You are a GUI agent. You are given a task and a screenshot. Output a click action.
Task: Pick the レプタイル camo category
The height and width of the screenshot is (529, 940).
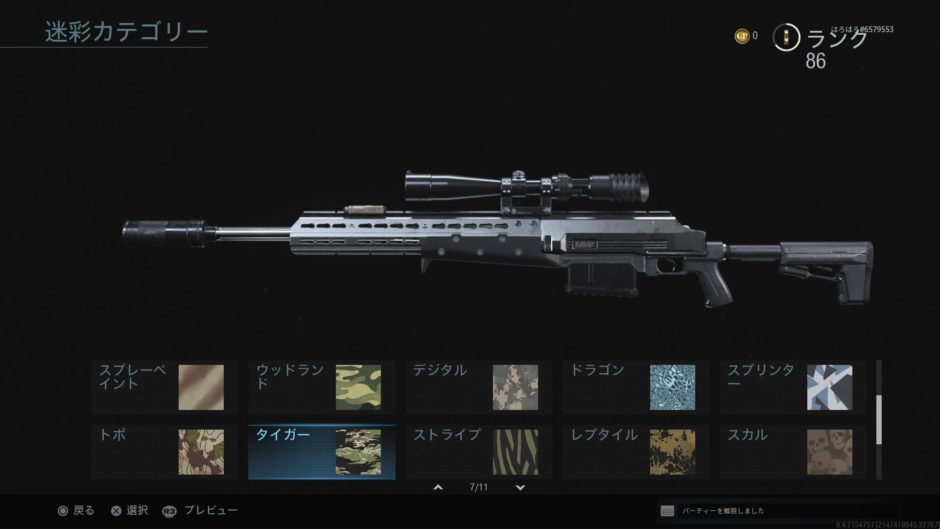[636, 452]
